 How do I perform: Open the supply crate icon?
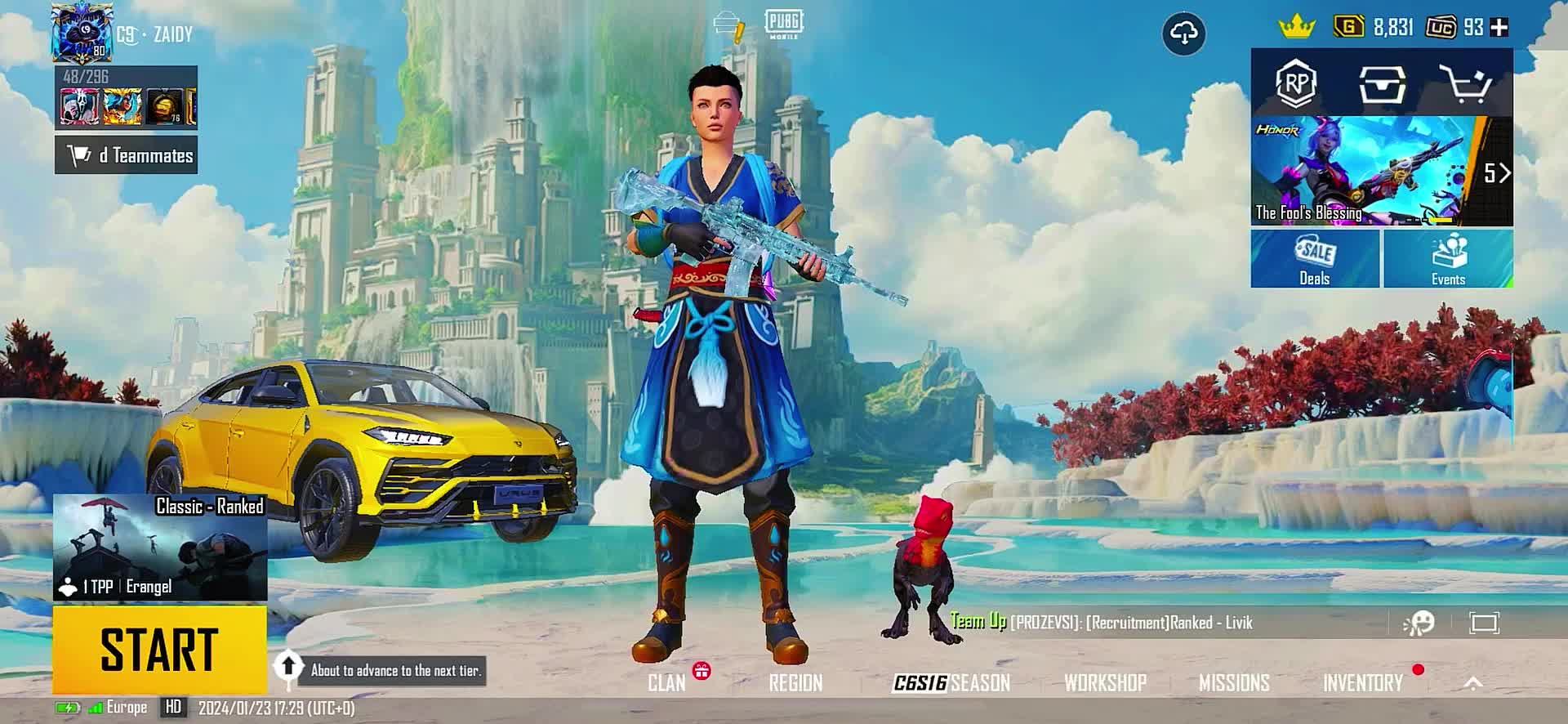[x=1382, y=83]
